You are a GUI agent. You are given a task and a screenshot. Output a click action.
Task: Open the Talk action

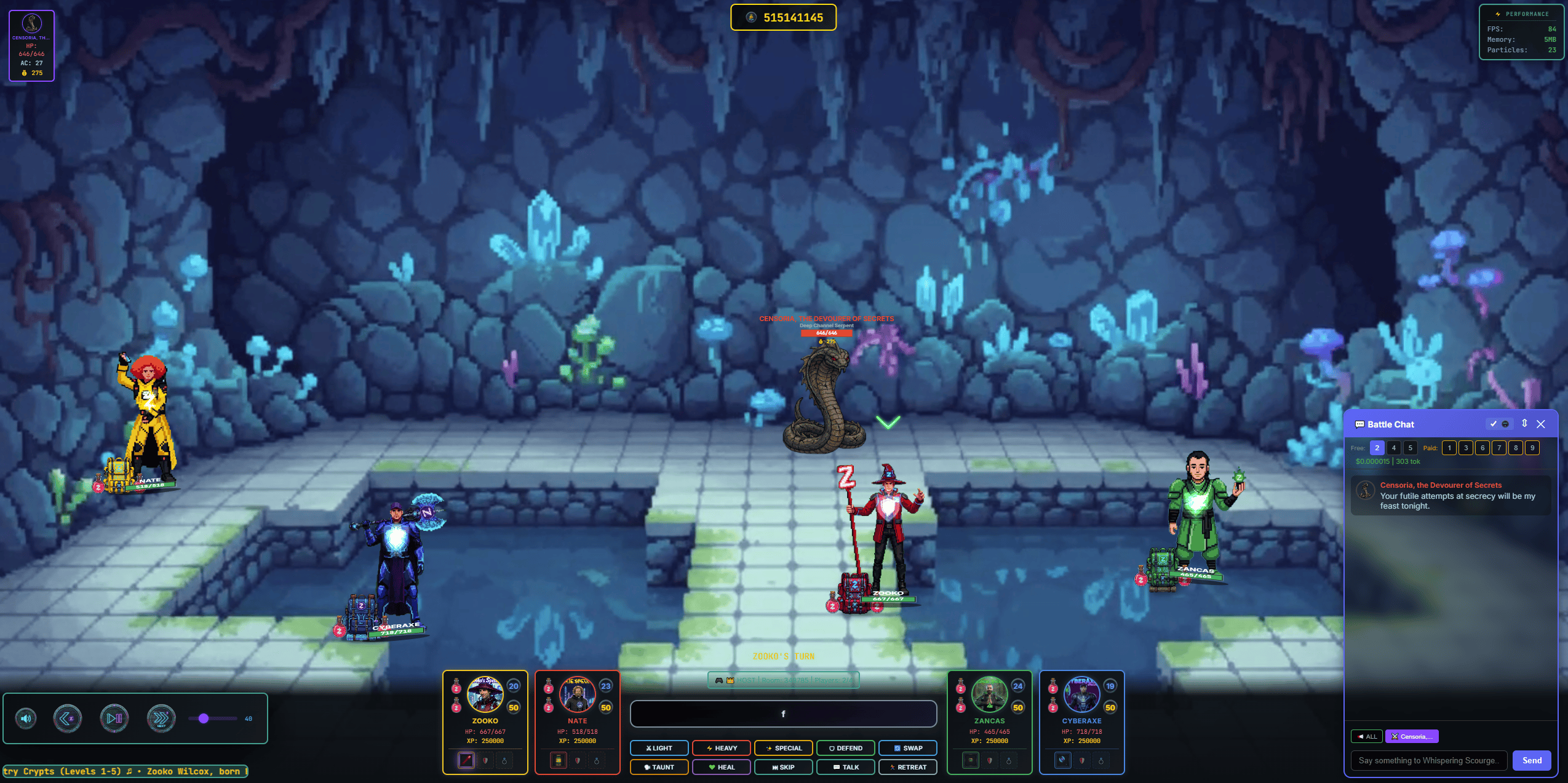(846, 767)
